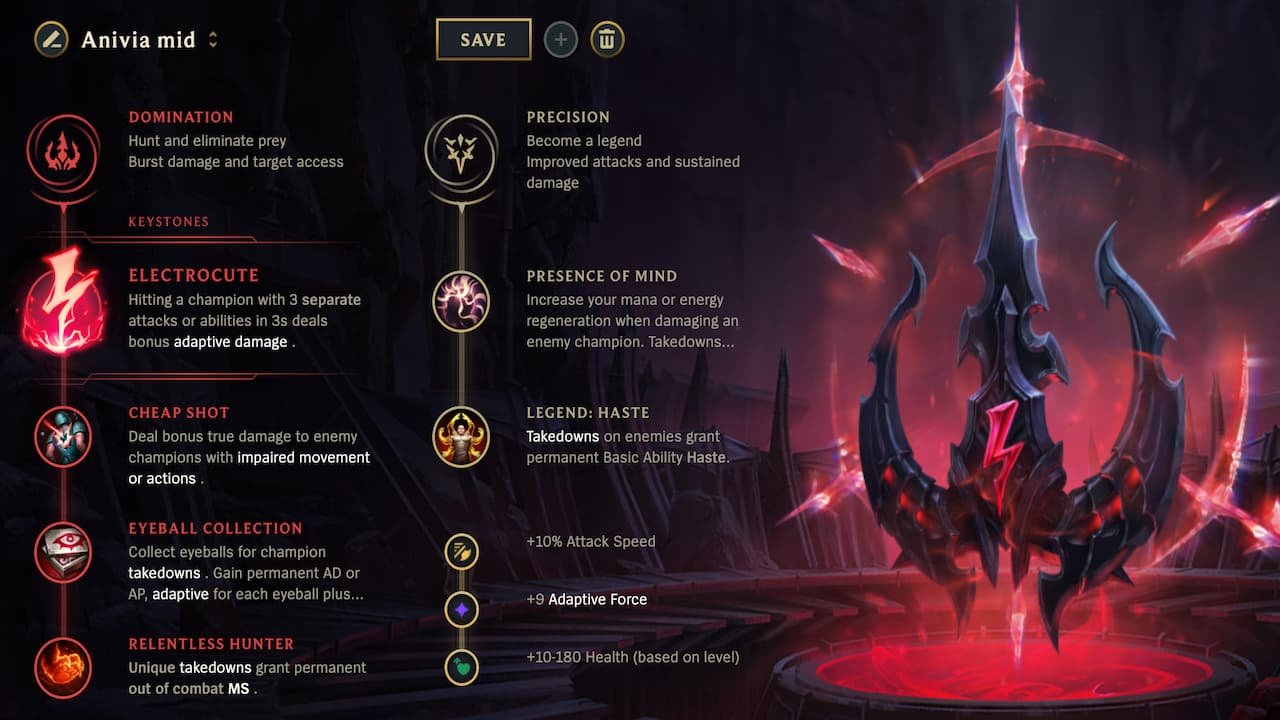Viewport: 1280px width, 720px height.
Task: Select the +10% Attack Speed stat shard
Action: pyautogui.click(x=461, y=551)
